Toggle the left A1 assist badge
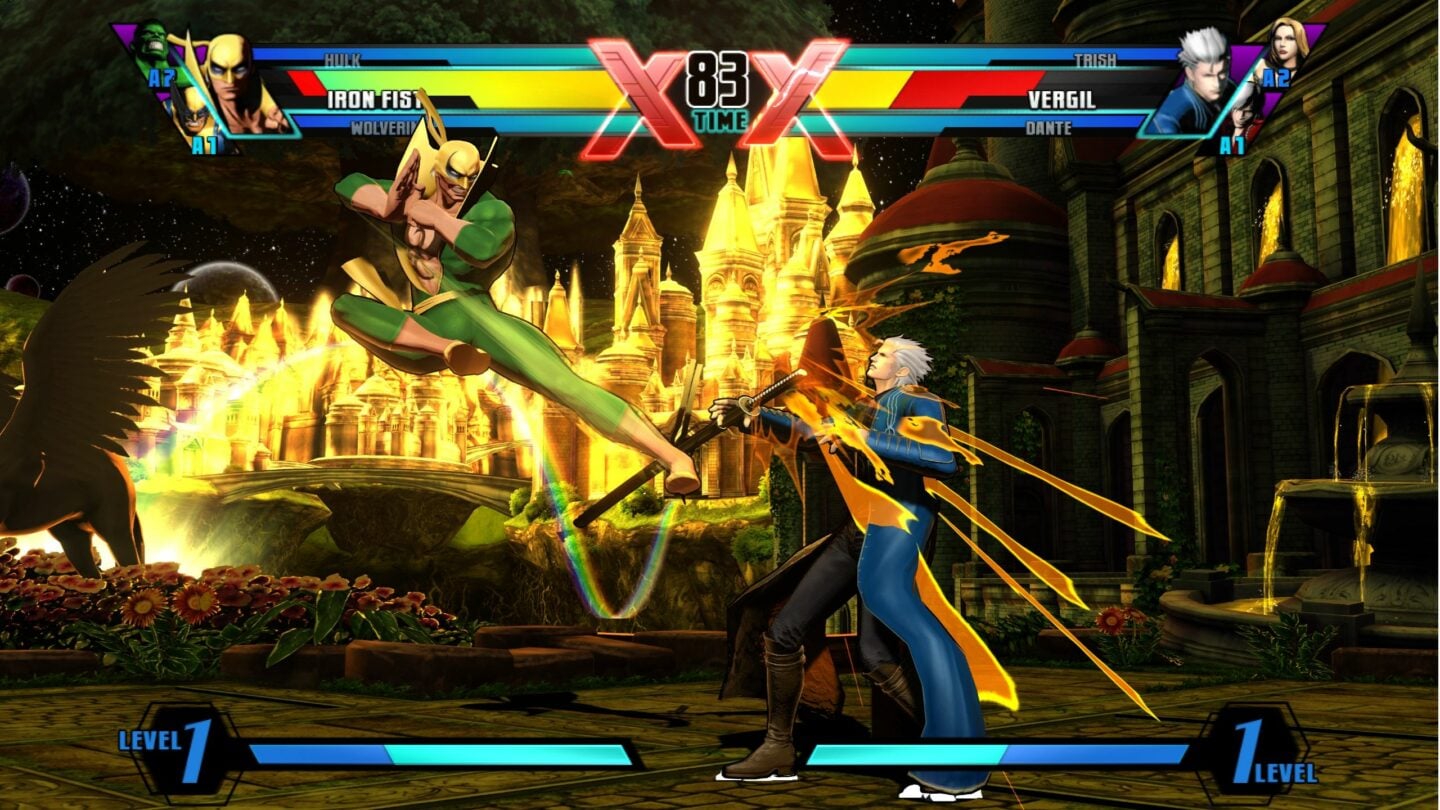The width and height of the screenshot is (1440, 810). pyautogui.click(x=203, y=143)
